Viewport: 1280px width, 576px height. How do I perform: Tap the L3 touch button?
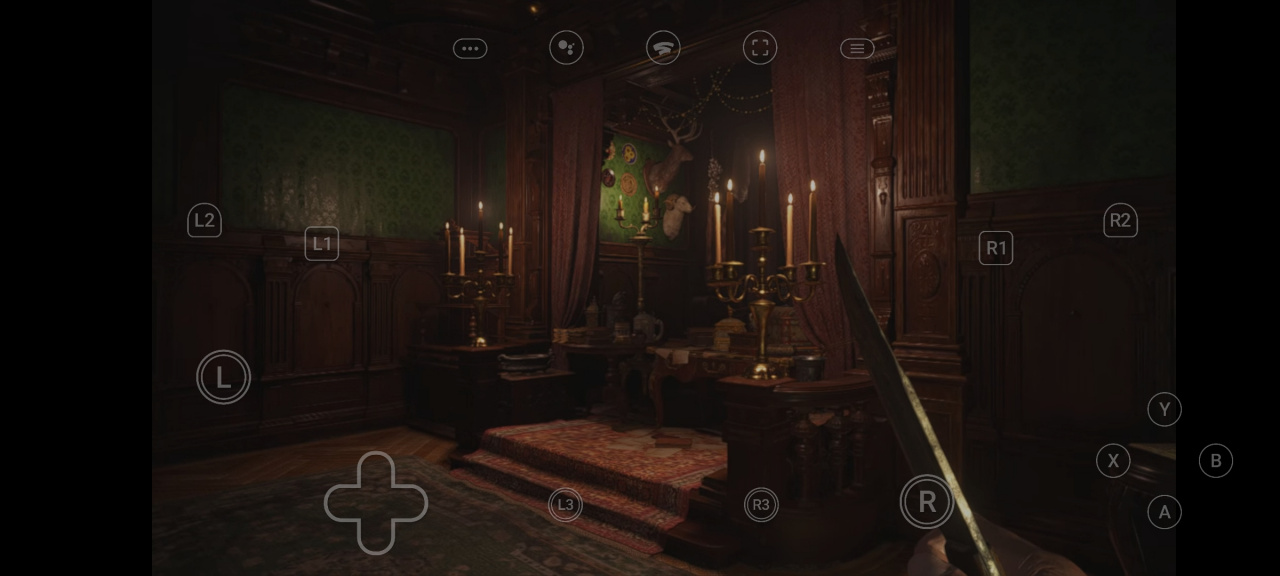coord(565,505)
